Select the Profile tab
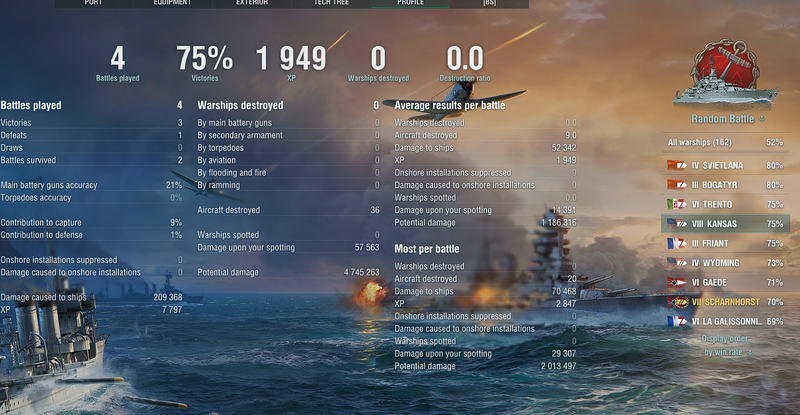Viewport: 800px width, 415px height. [411, 3]
